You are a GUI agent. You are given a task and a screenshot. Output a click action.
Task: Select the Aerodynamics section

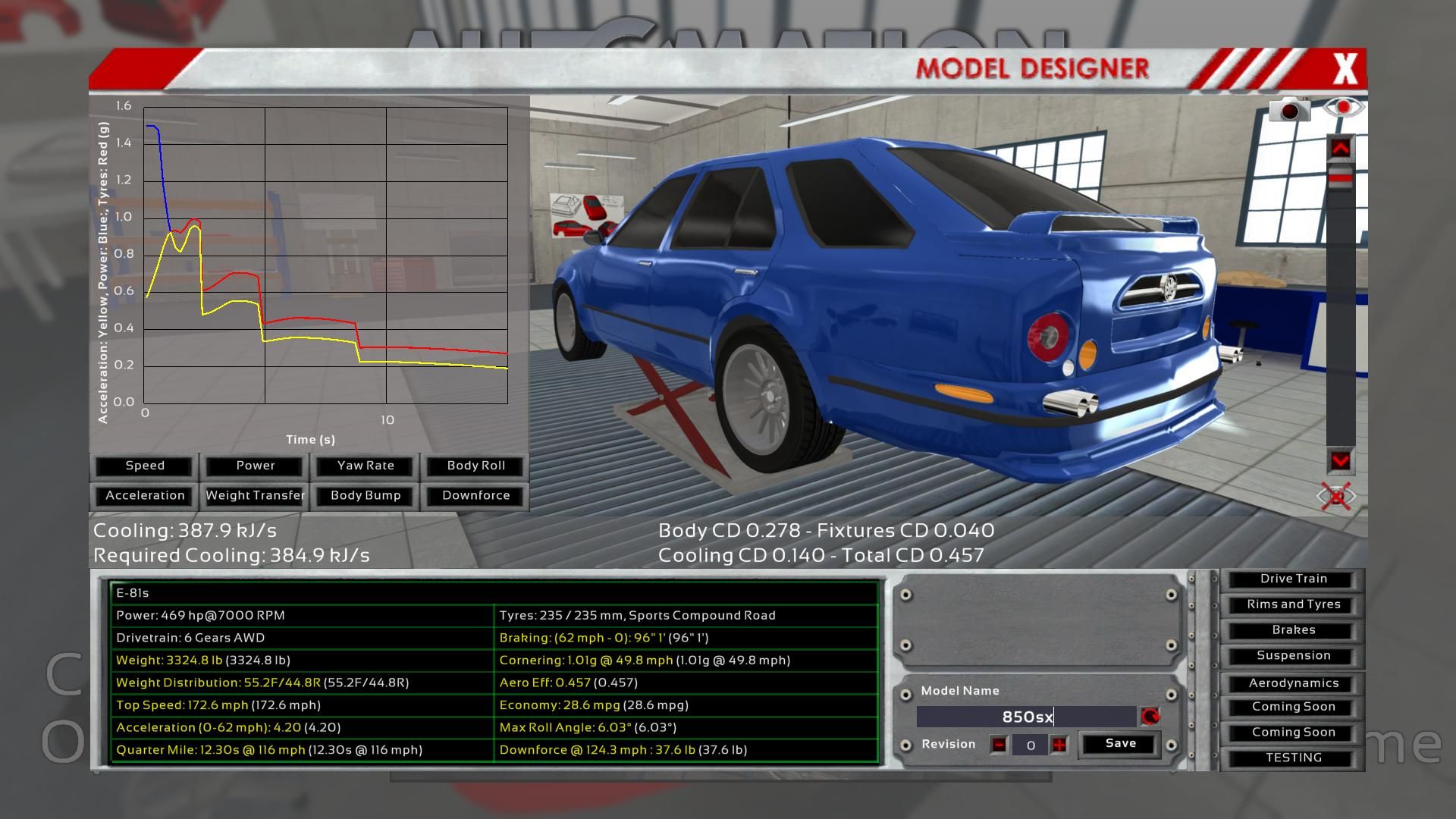click(1294, 683)
